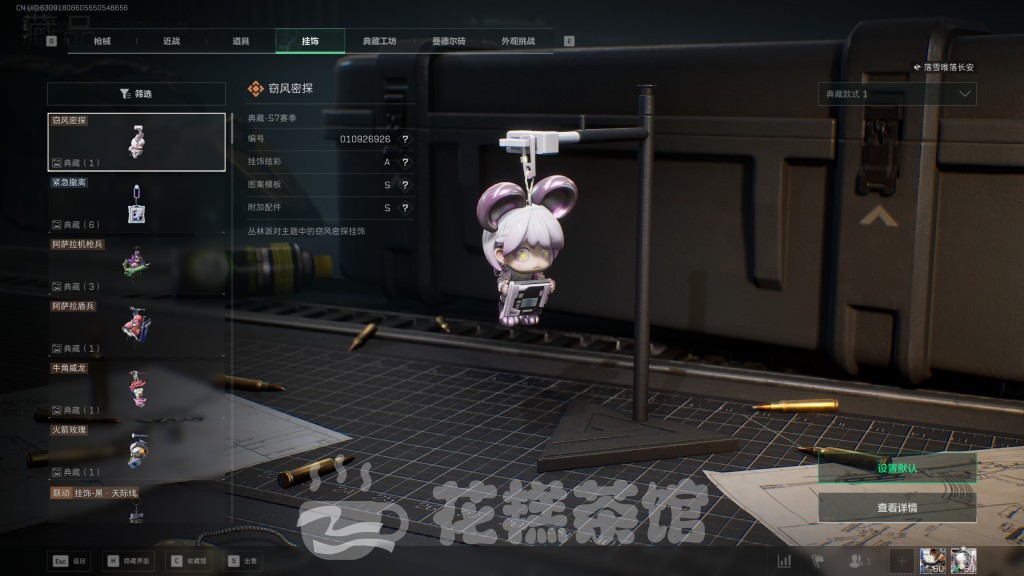Show help for the 图案模板 rating
Image resolution: width=1024 pixels, height=576 pixels.
(405, 185)
